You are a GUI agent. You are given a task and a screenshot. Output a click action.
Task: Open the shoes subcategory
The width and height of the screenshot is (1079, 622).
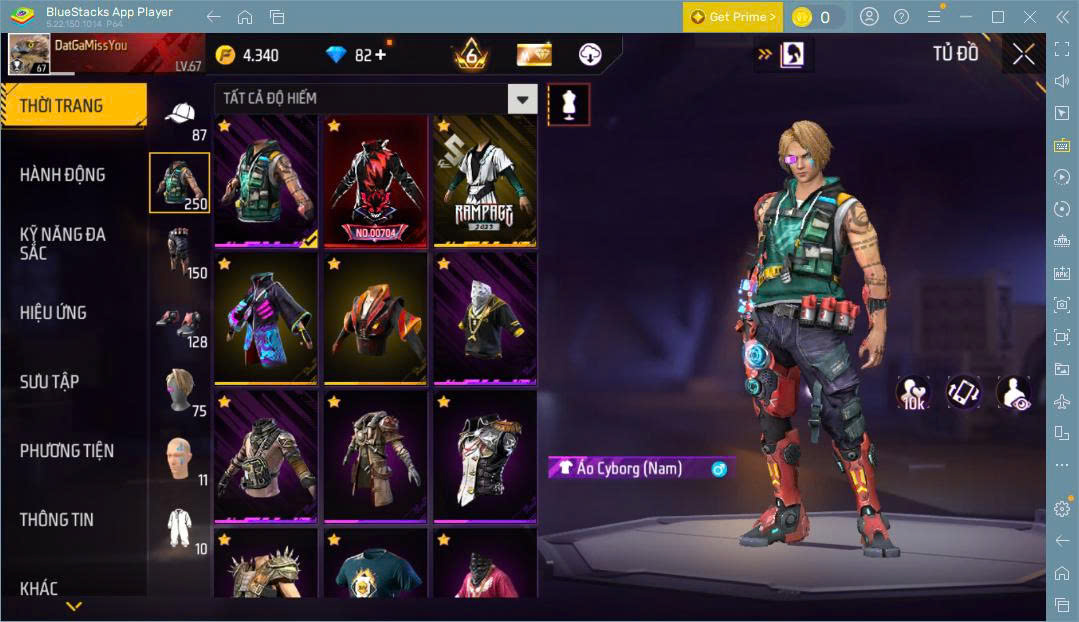[x=180, y=322]
